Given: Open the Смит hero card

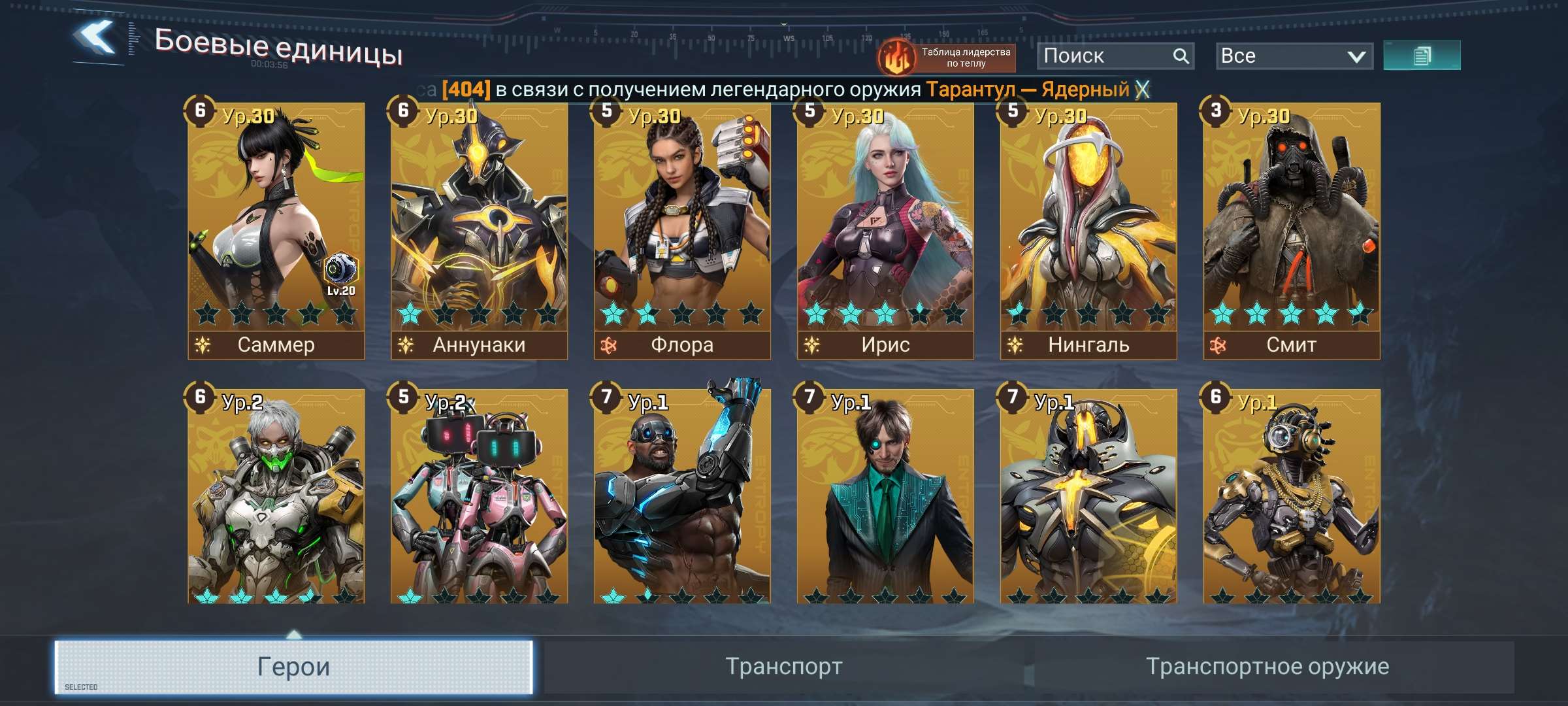Looking at the screenshot, I should 1292,229.
